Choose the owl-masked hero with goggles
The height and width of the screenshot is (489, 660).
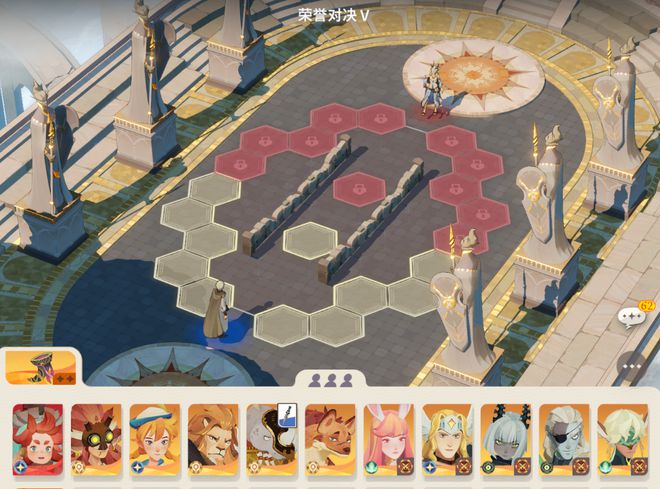pos(96,437)
